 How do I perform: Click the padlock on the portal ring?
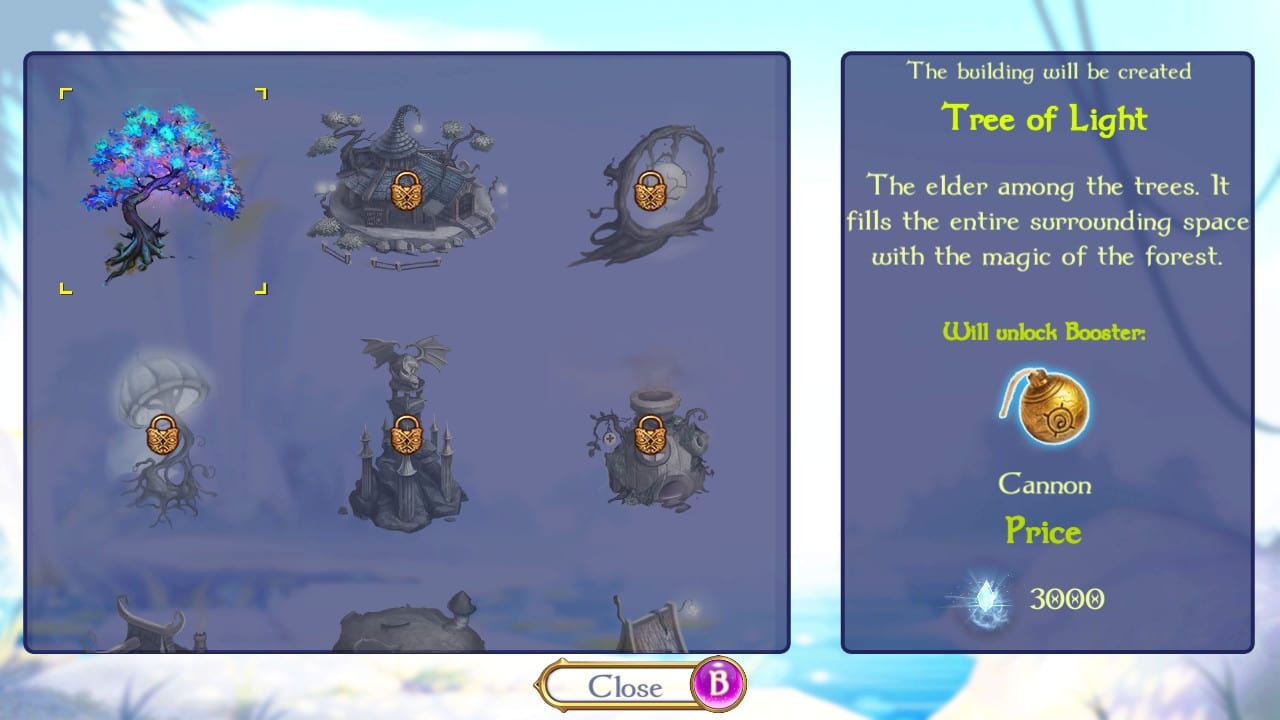pos(650,191)
